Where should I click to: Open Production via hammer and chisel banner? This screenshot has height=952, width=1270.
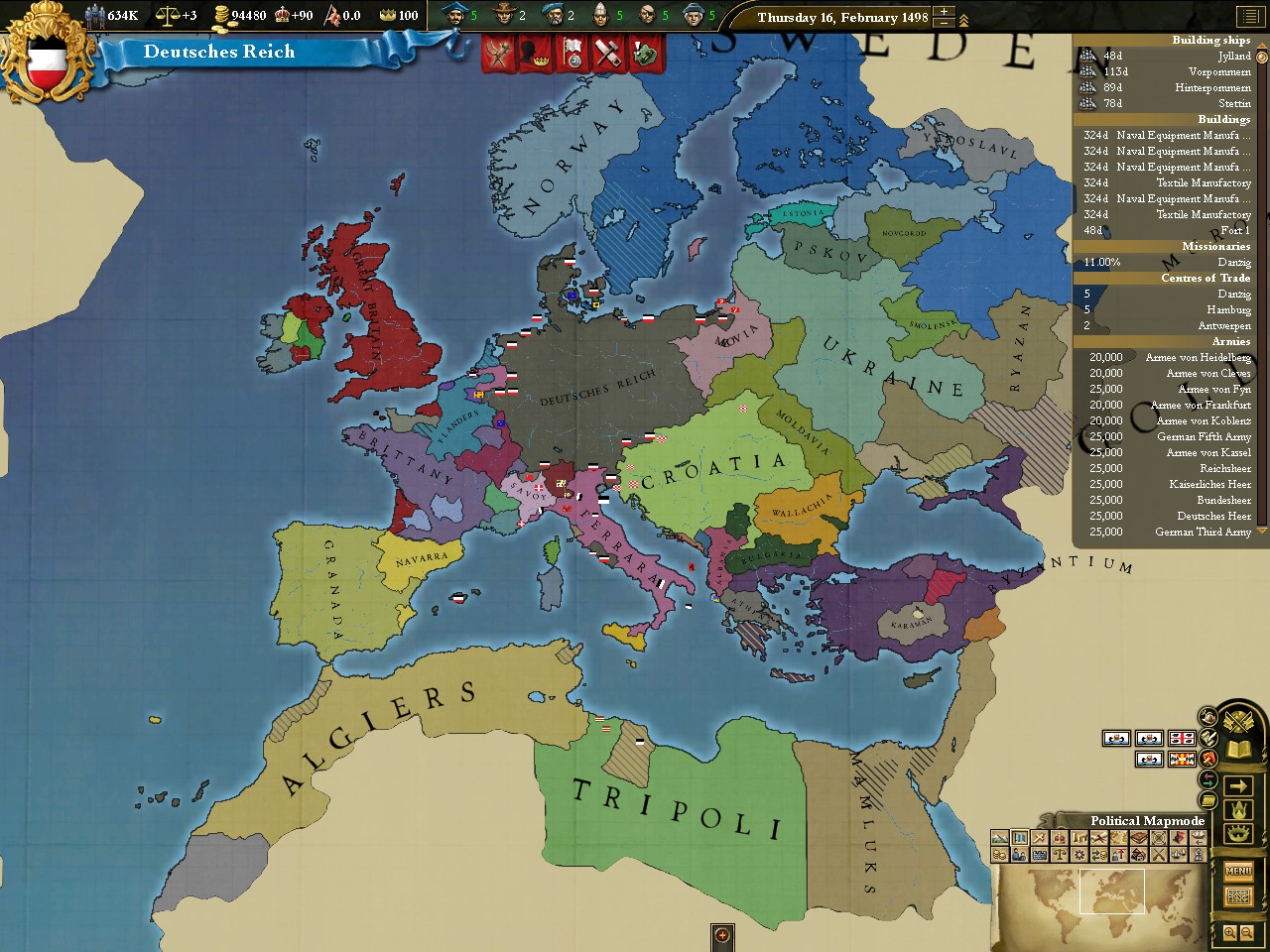coord(605,53)
